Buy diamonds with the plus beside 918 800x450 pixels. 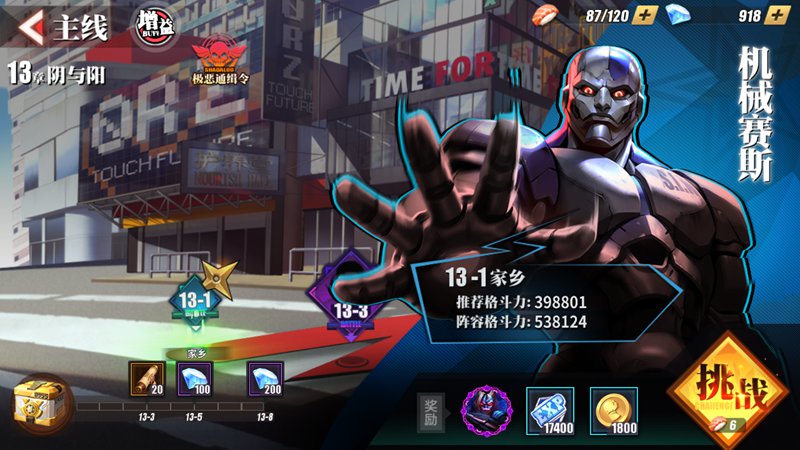tap(777, 16)
